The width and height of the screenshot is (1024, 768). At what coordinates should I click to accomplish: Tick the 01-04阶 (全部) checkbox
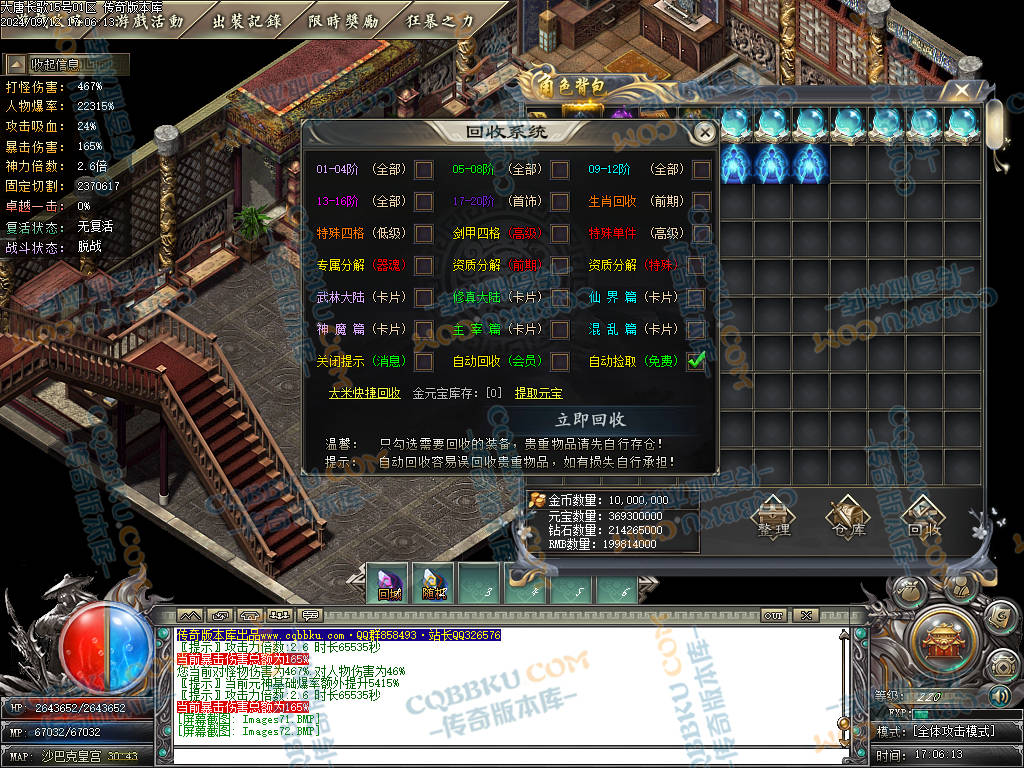(x=424, y=170)
